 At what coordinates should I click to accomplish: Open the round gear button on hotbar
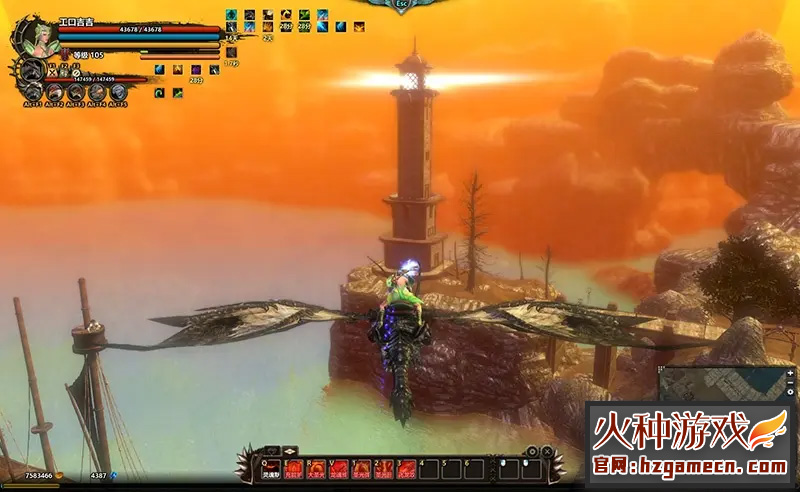pos(533,451)
